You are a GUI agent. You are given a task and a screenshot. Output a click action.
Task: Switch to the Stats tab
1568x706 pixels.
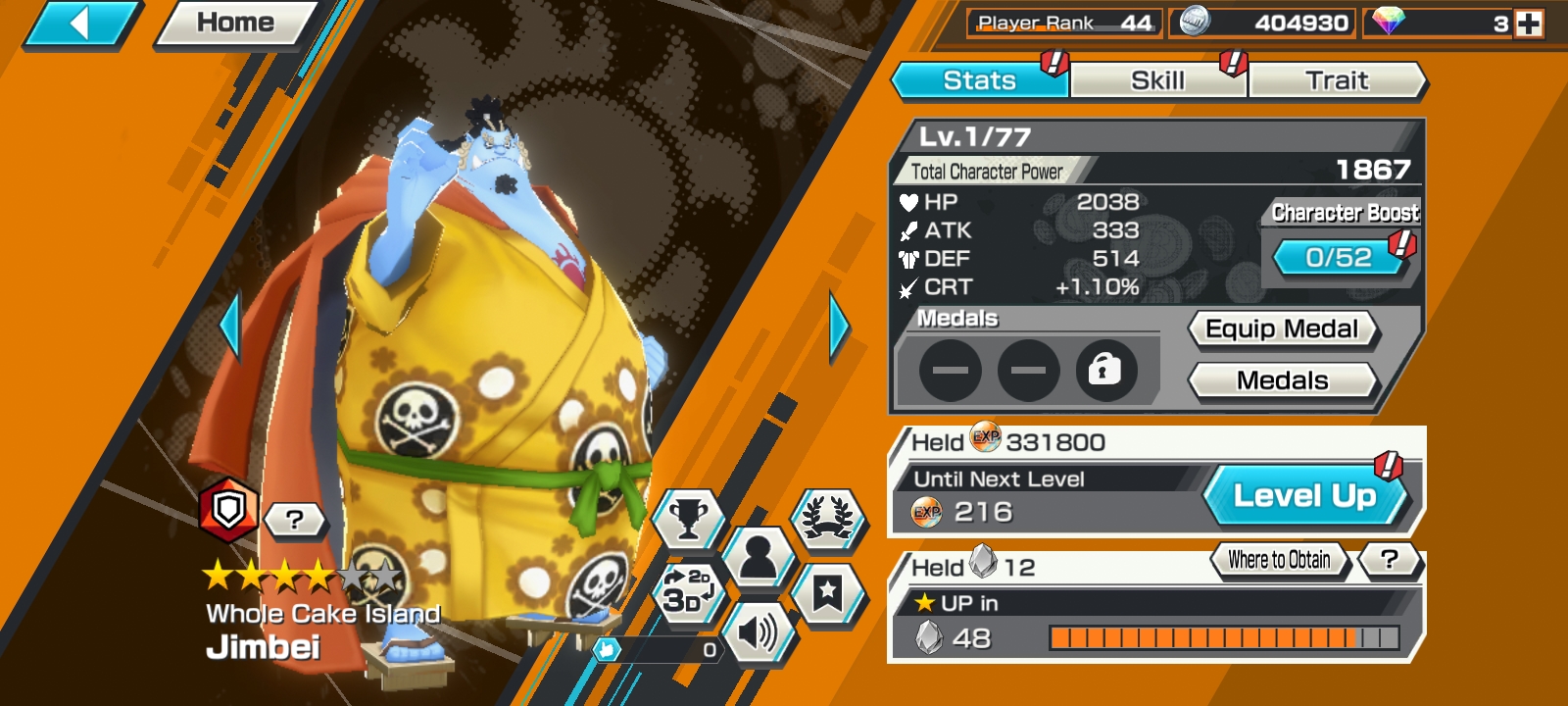coord(979,80)
